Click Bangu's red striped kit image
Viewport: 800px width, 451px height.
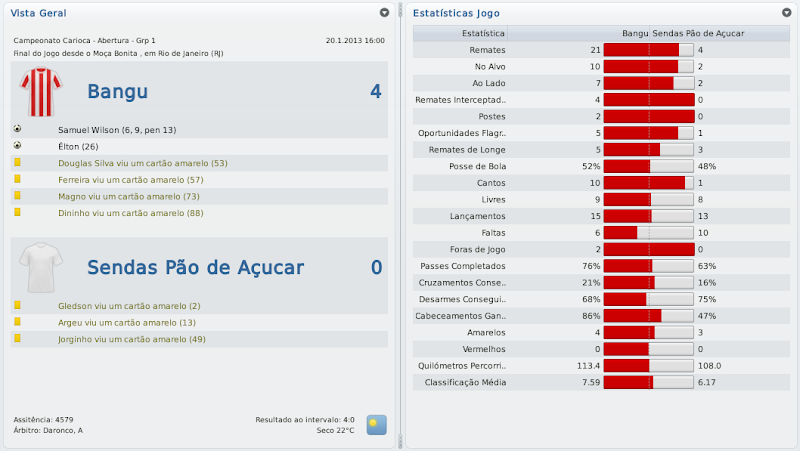(x=41, y=92)
